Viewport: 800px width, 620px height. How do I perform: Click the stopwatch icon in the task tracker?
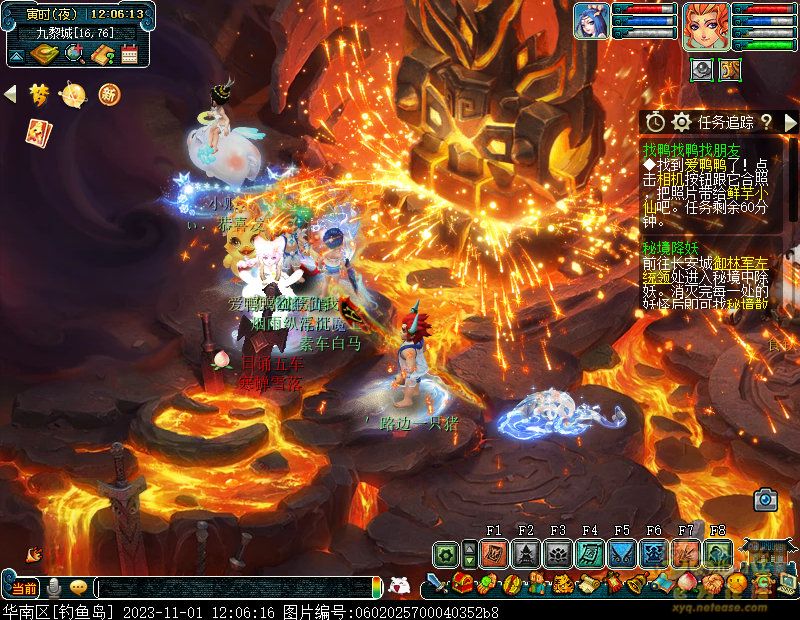coord(655,122)
